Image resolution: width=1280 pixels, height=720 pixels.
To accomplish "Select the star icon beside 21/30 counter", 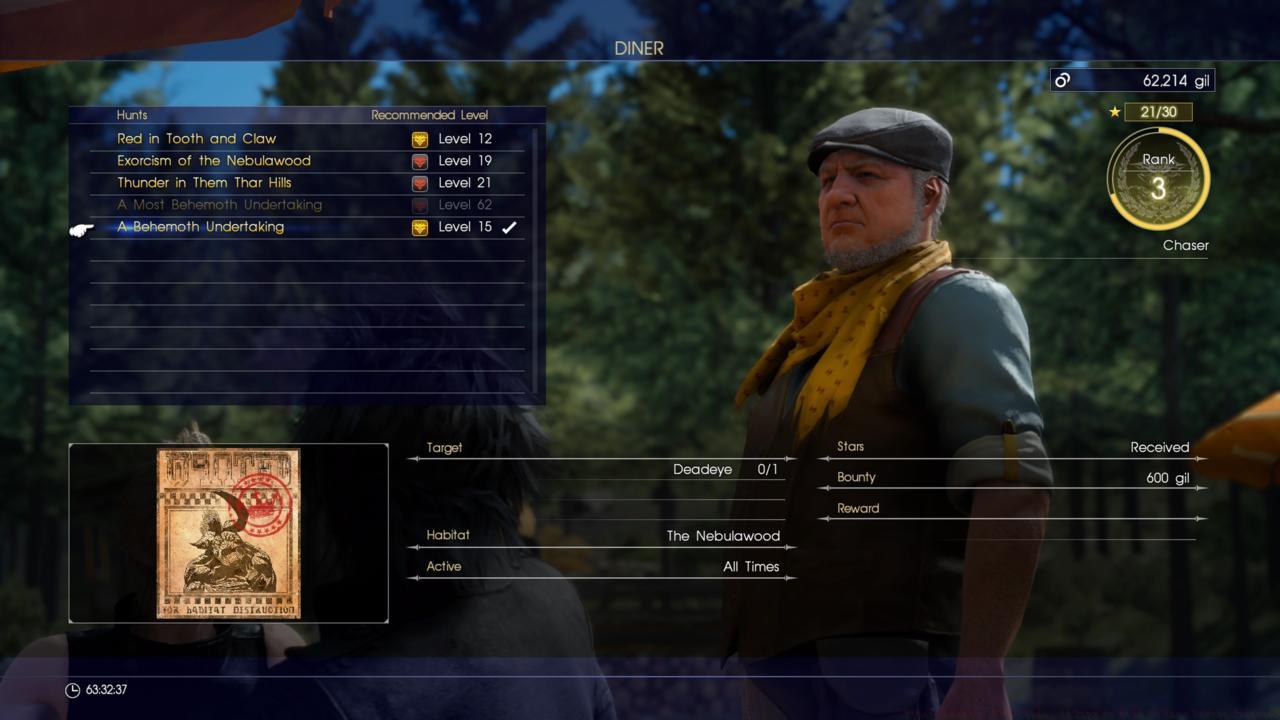I will coord(1114,112).
